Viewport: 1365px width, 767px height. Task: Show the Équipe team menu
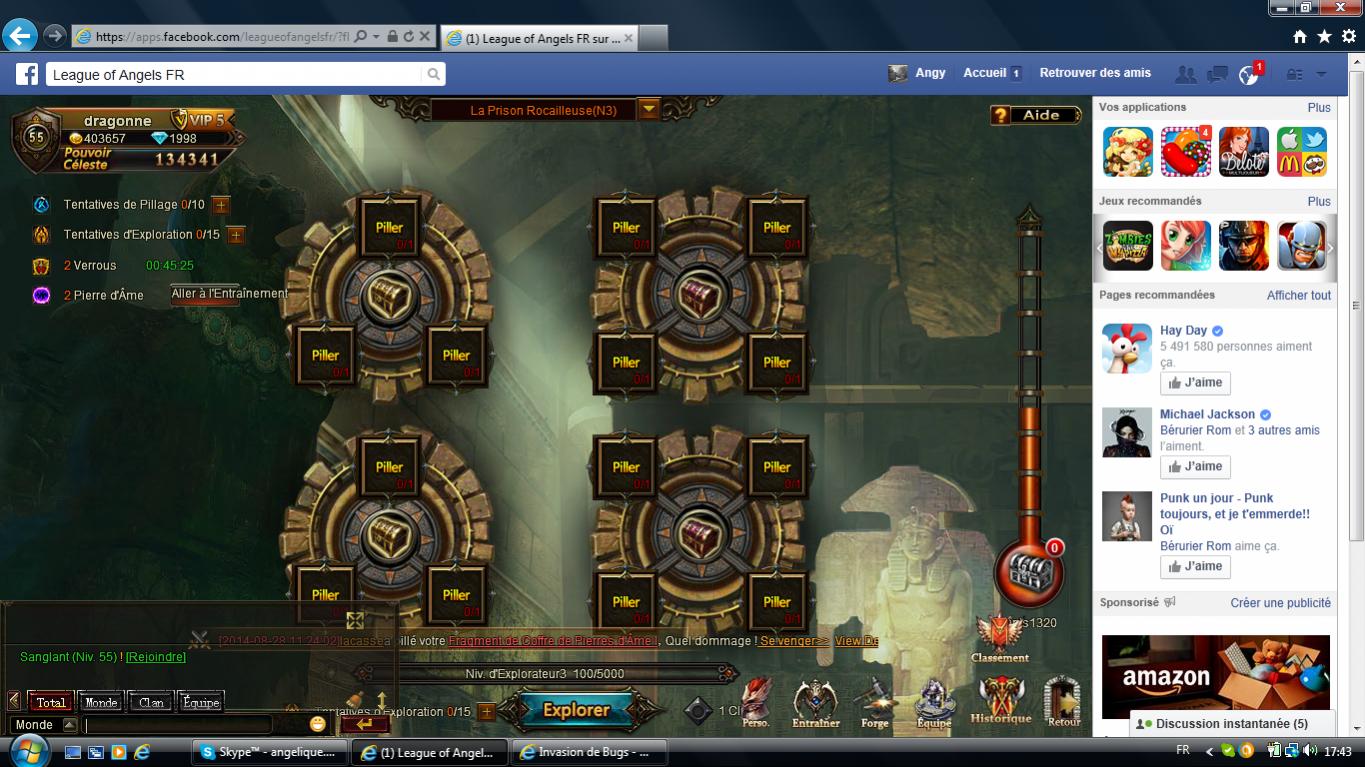click(x=934, y=701)
